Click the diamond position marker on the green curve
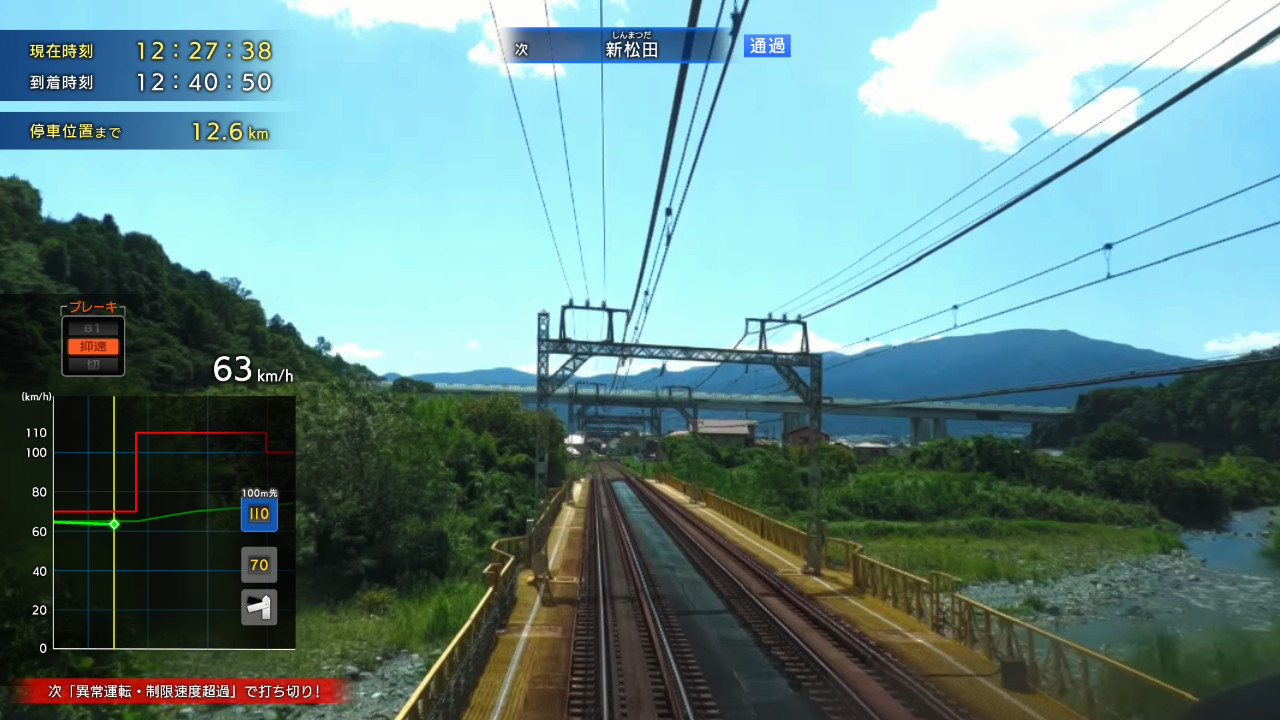 click(116, 522)
